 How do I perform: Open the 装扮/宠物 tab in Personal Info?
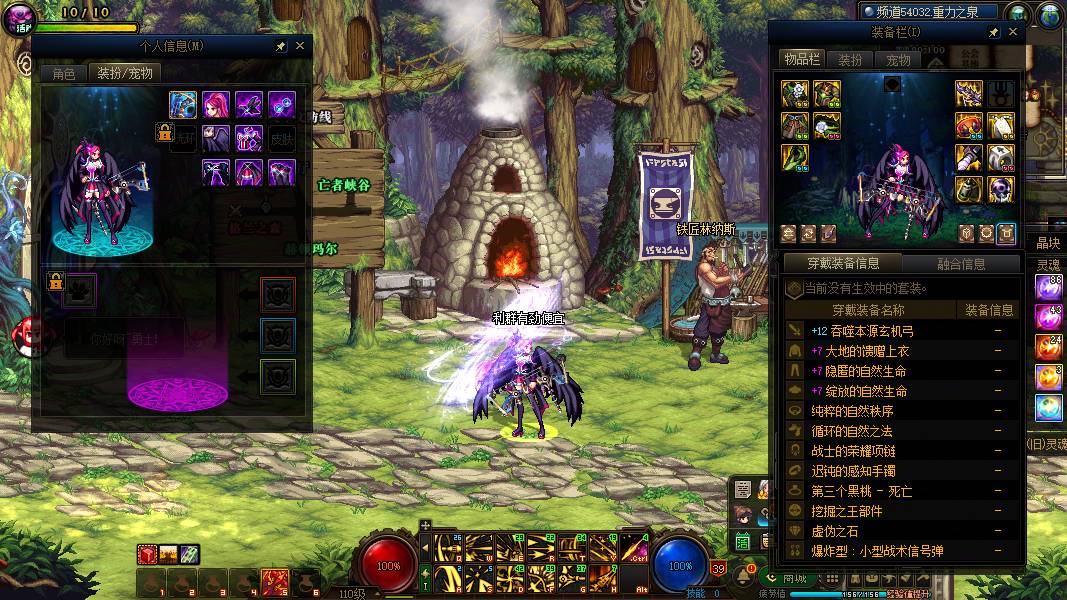click(x=124, y=73)
